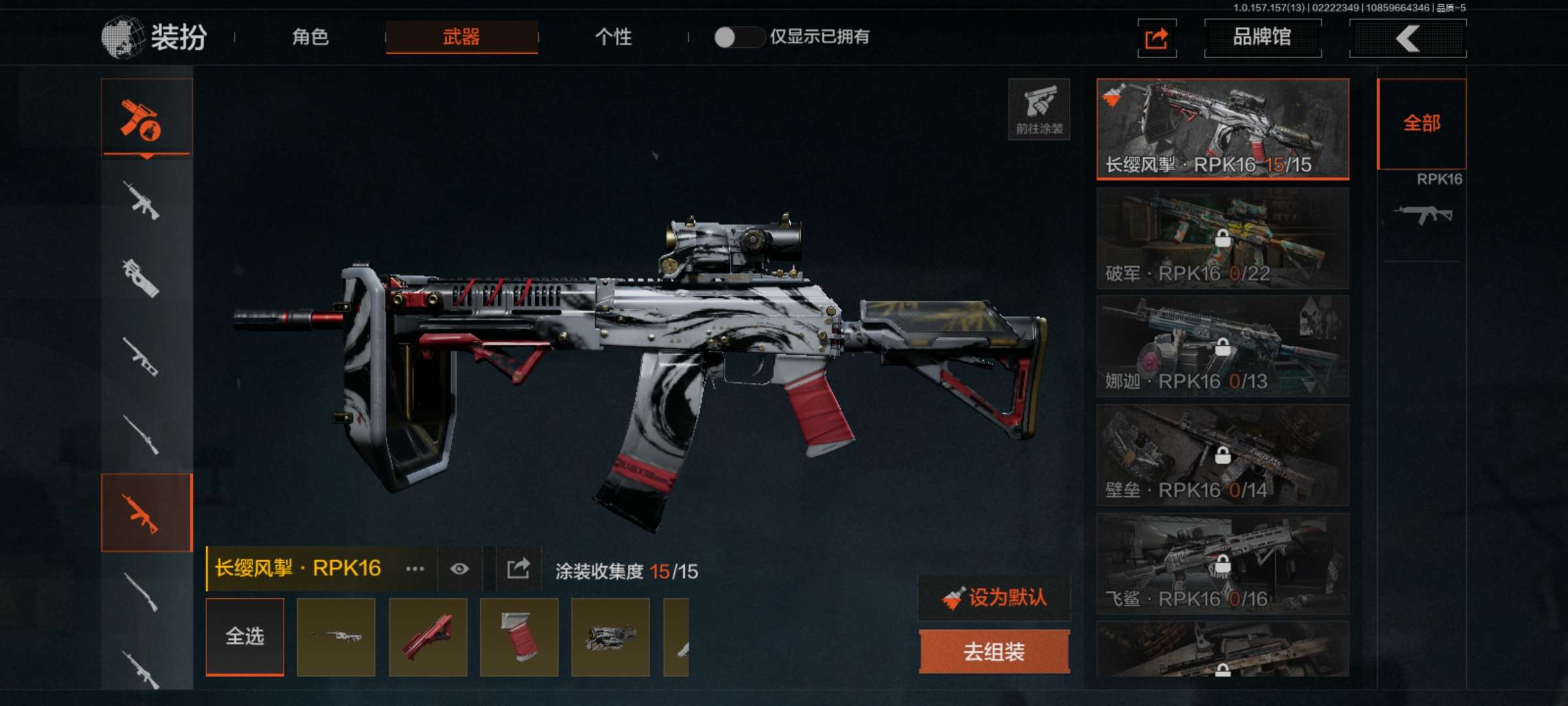Select the 全部 filter
The image size is (1568, 706).
pyautogui.click(x=1422, y=124)
